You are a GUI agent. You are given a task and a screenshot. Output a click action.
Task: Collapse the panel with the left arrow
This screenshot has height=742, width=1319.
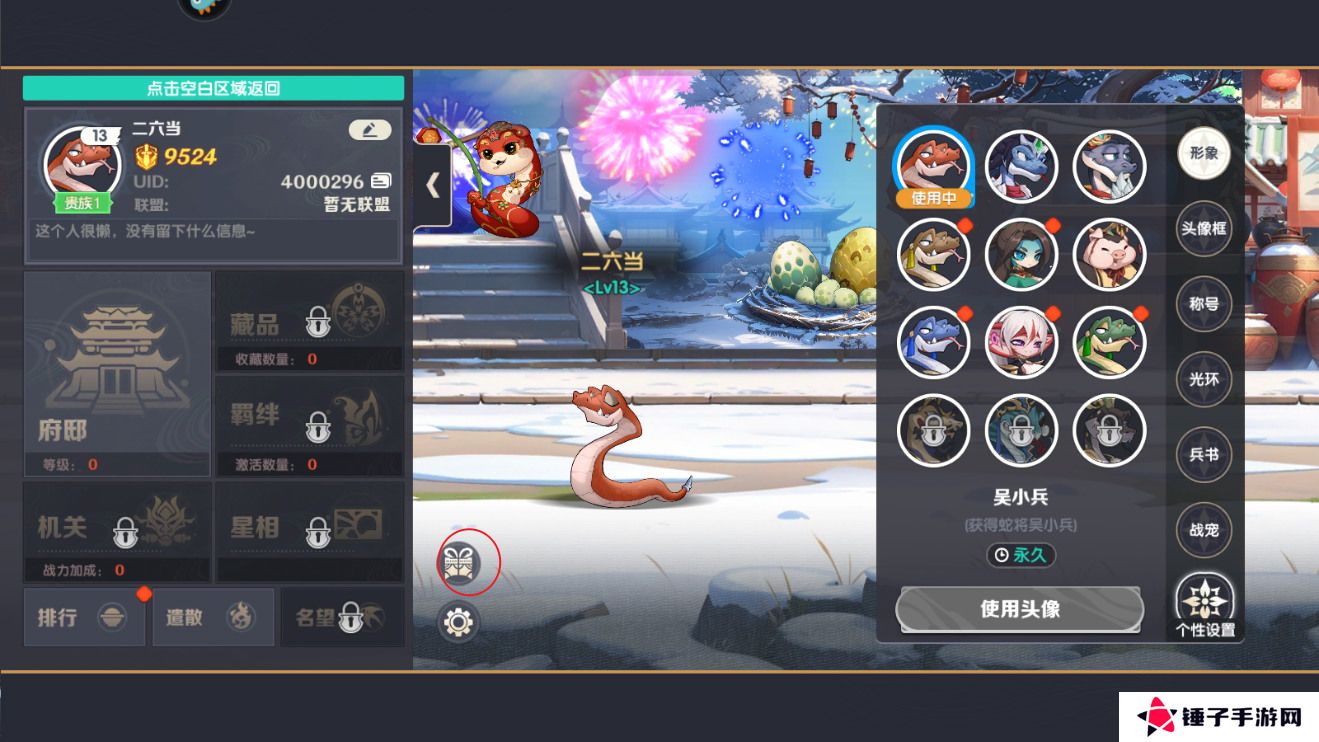pos(433,185)
